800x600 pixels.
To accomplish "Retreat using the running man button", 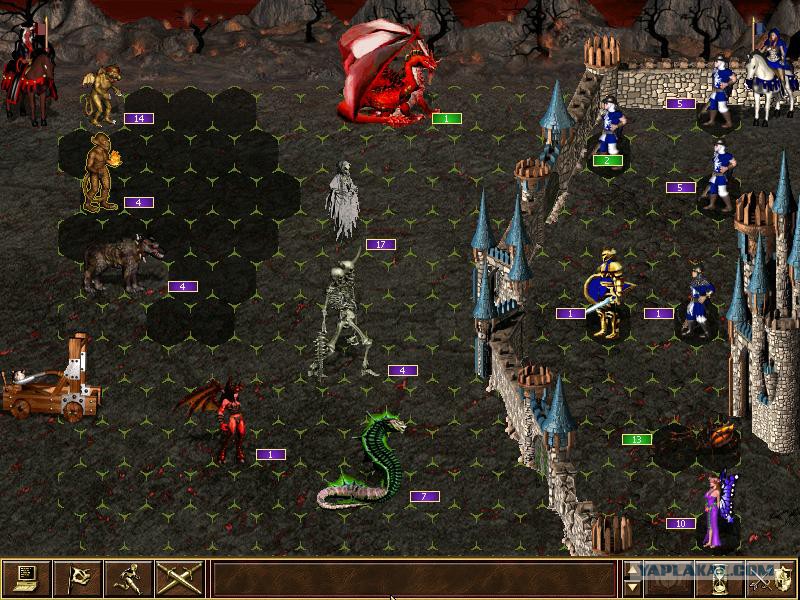I will 129,578.
